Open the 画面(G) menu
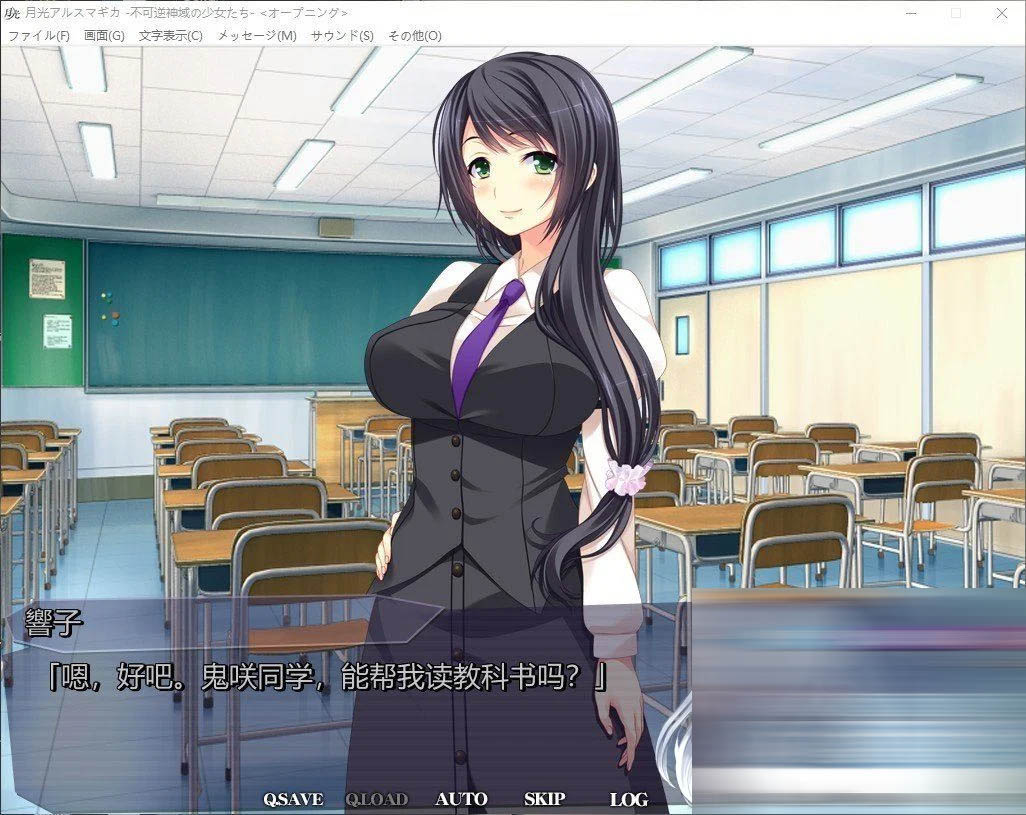The height and width of the screenshot is (815, 1026). pos(104,36)
